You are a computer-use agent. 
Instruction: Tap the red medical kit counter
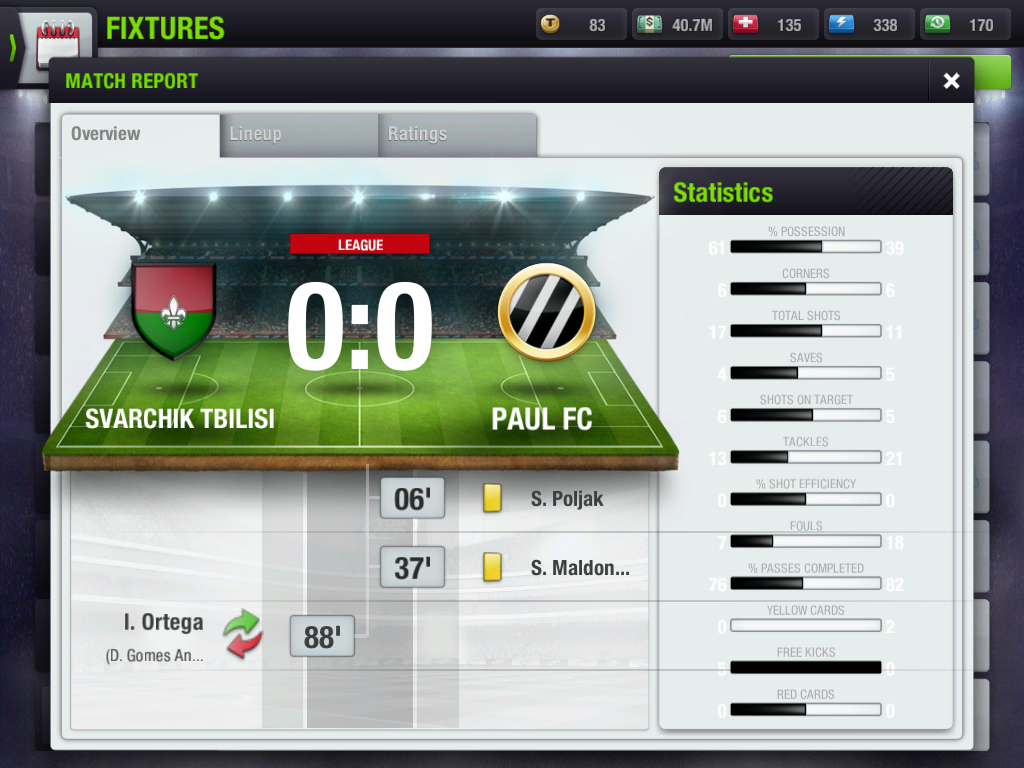pyautogui.click(x=771, y=25)
